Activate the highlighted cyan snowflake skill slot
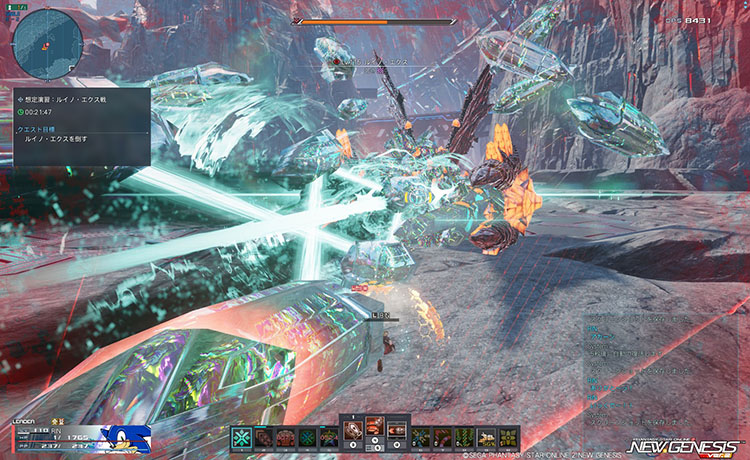 tap(240, 436)
